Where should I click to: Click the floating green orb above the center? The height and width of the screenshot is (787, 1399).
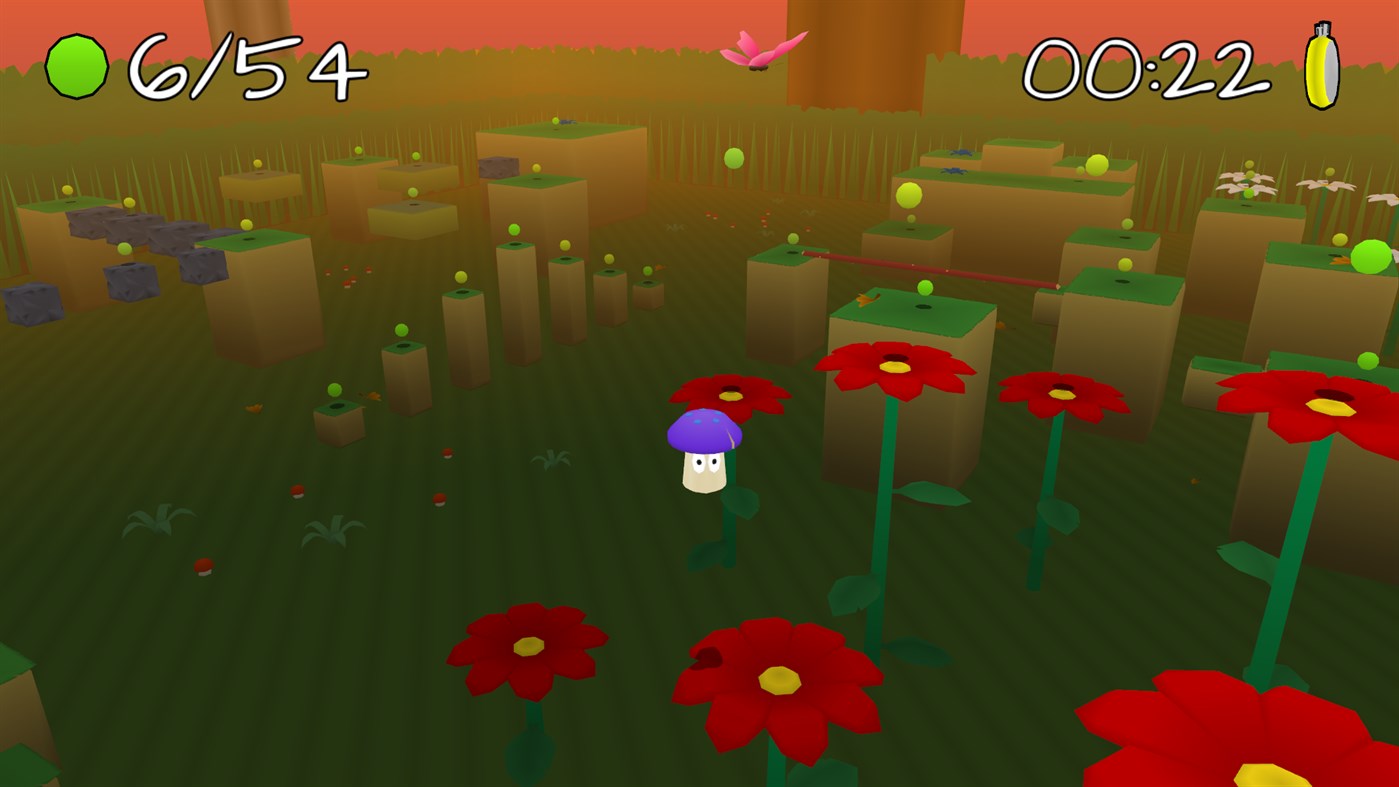733,158
